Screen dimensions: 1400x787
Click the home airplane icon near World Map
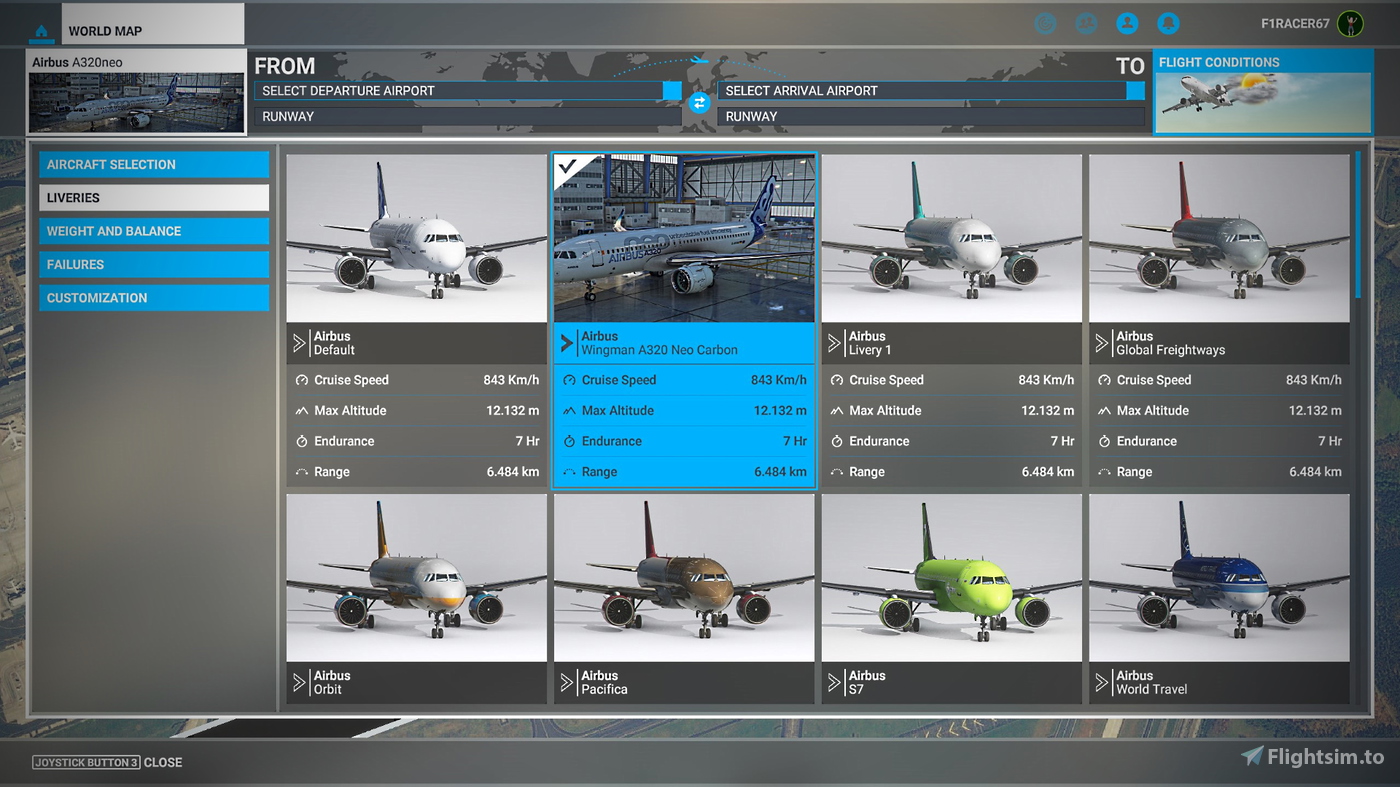(x=40, y=32)
